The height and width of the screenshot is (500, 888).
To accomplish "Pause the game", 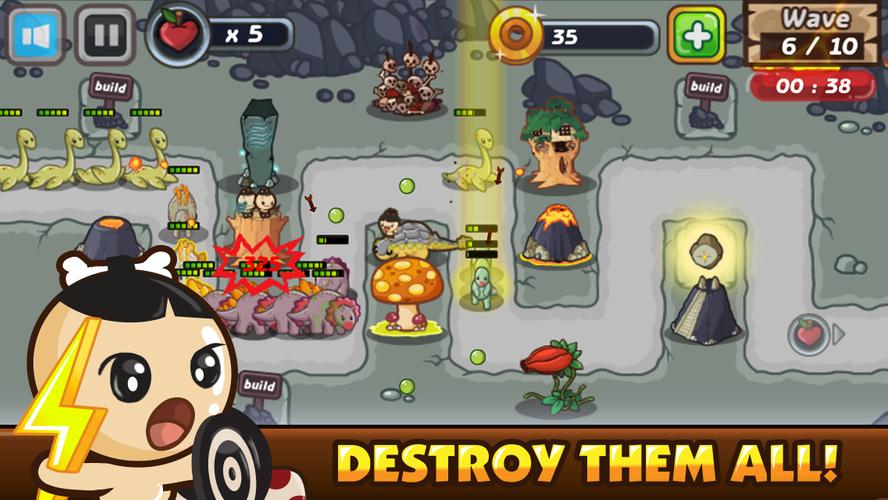I will [106, 36].
